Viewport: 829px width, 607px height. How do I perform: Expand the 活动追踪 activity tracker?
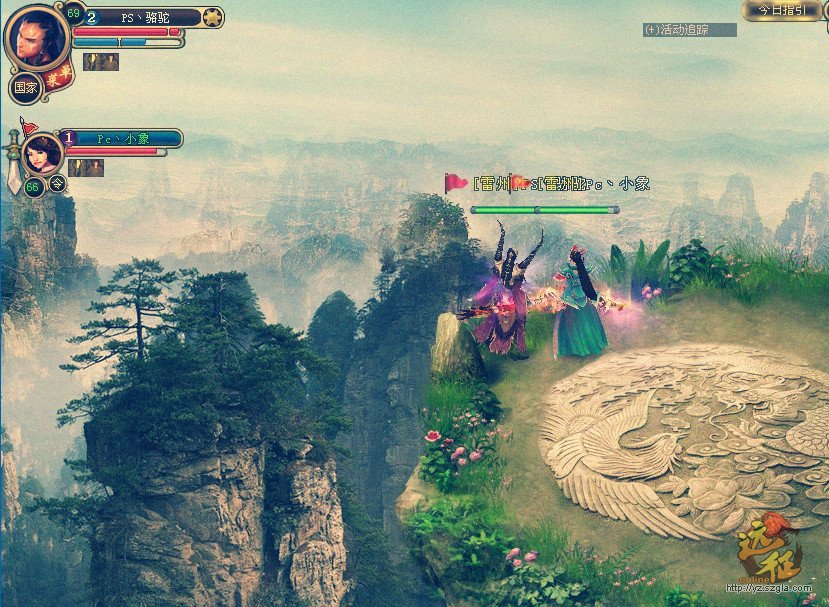[x=689, y=30]
